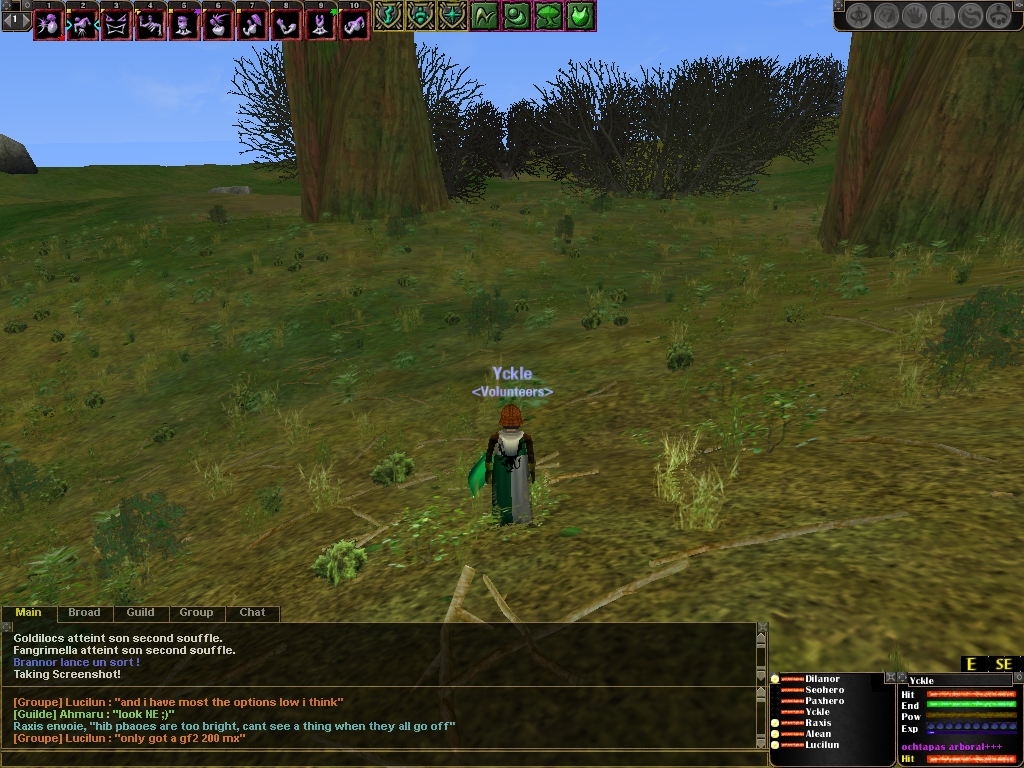Viewport: 1024px width, 768px height.
Task: Trigger the hotbar slot 5 ability
Action: (183, 24)
